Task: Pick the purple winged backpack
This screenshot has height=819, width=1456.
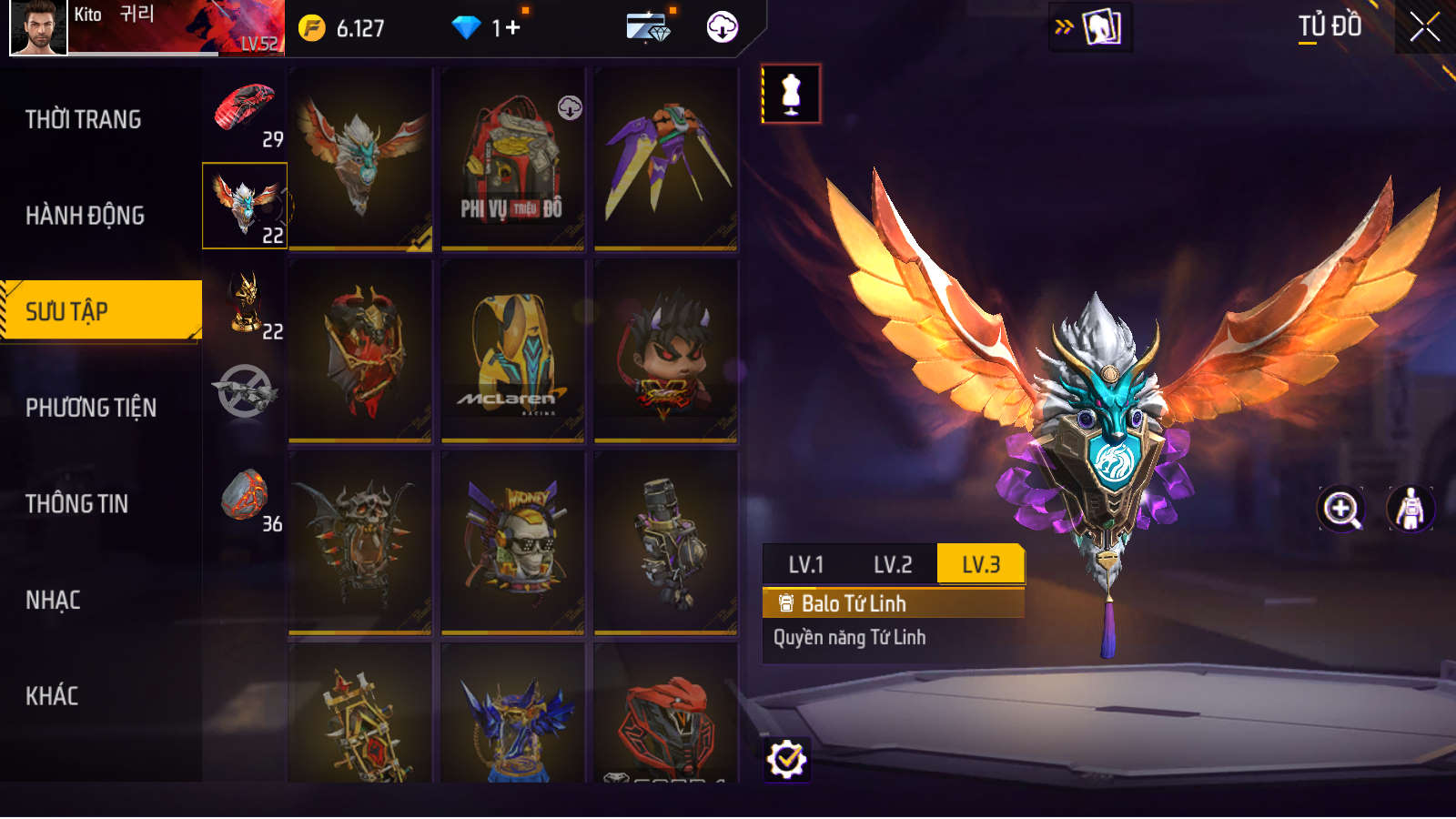Action: (665, 159)
